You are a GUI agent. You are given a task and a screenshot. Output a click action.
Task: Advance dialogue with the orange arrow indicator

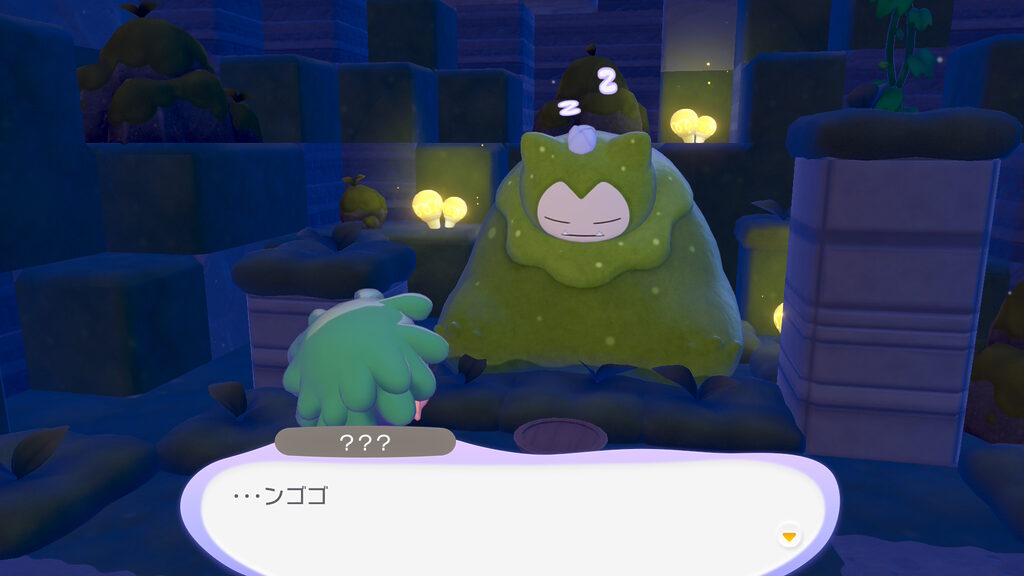pyautogui.click(x=789, y=536)
